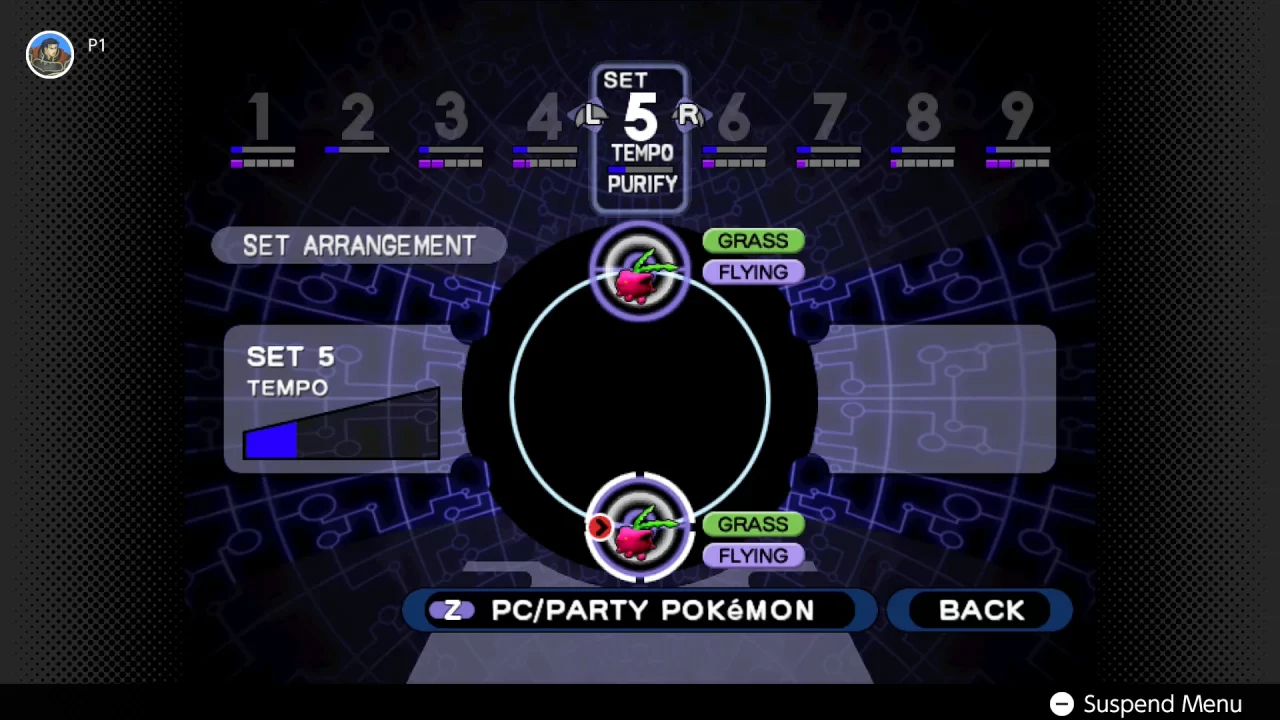This screenshot has width=1280, height=720.
Task: Click the FLYING type badge near the top Pokémon
Action: 753,272
